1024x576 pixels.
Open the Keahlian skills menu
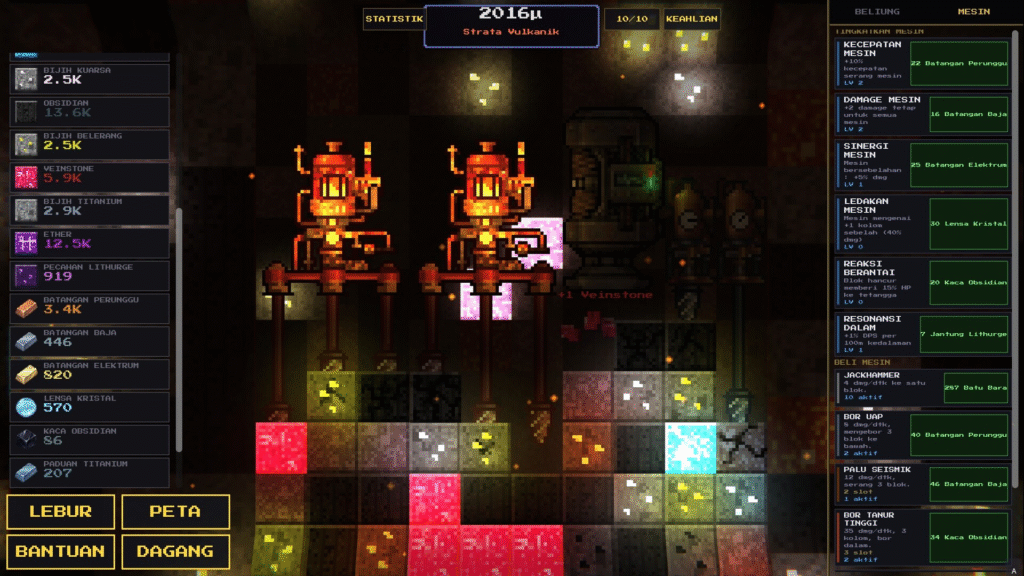(x=692, y=19)
